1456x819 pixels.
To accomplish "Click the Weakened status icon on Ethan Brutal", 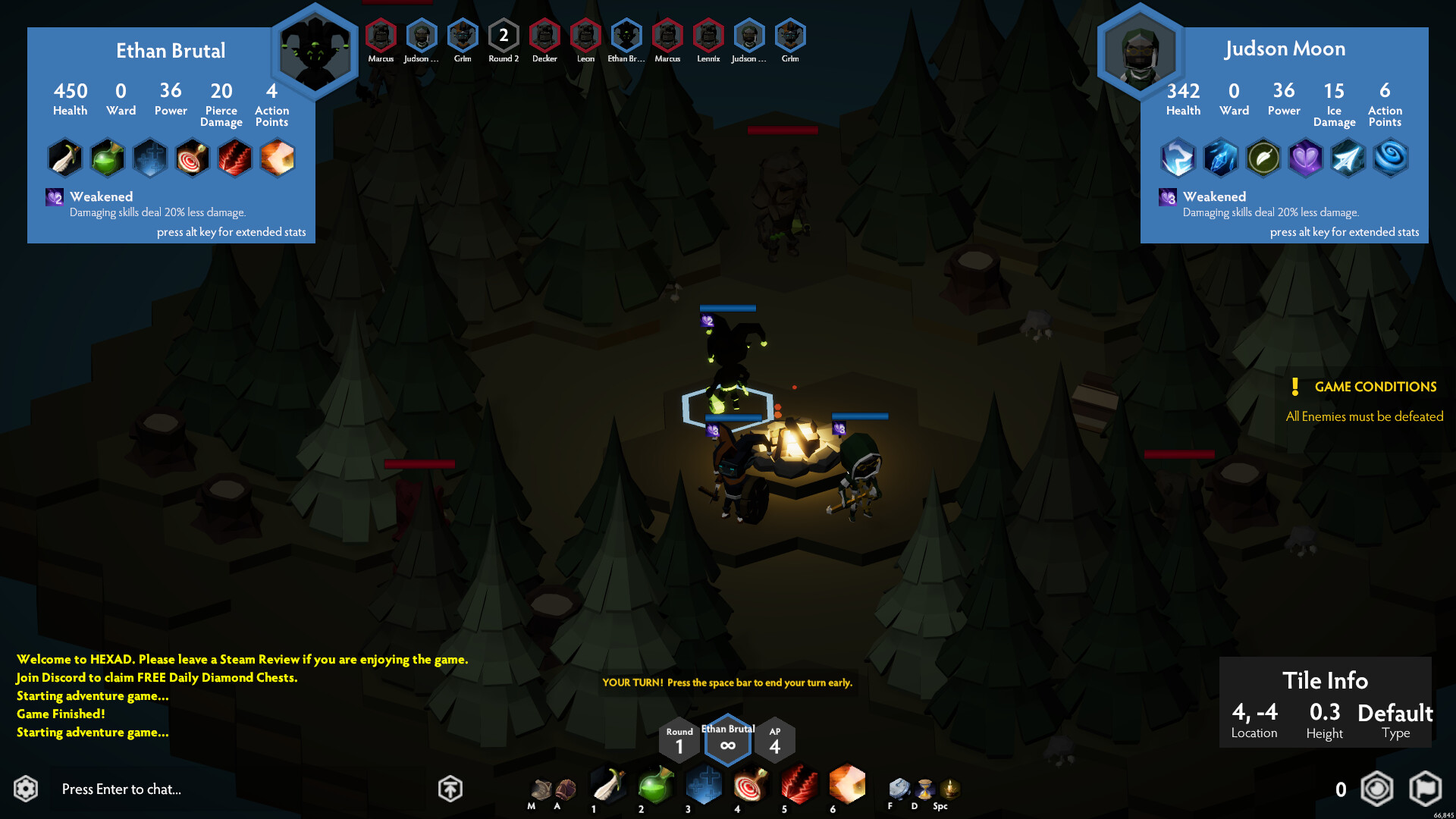I will click(x=53, y=197).
